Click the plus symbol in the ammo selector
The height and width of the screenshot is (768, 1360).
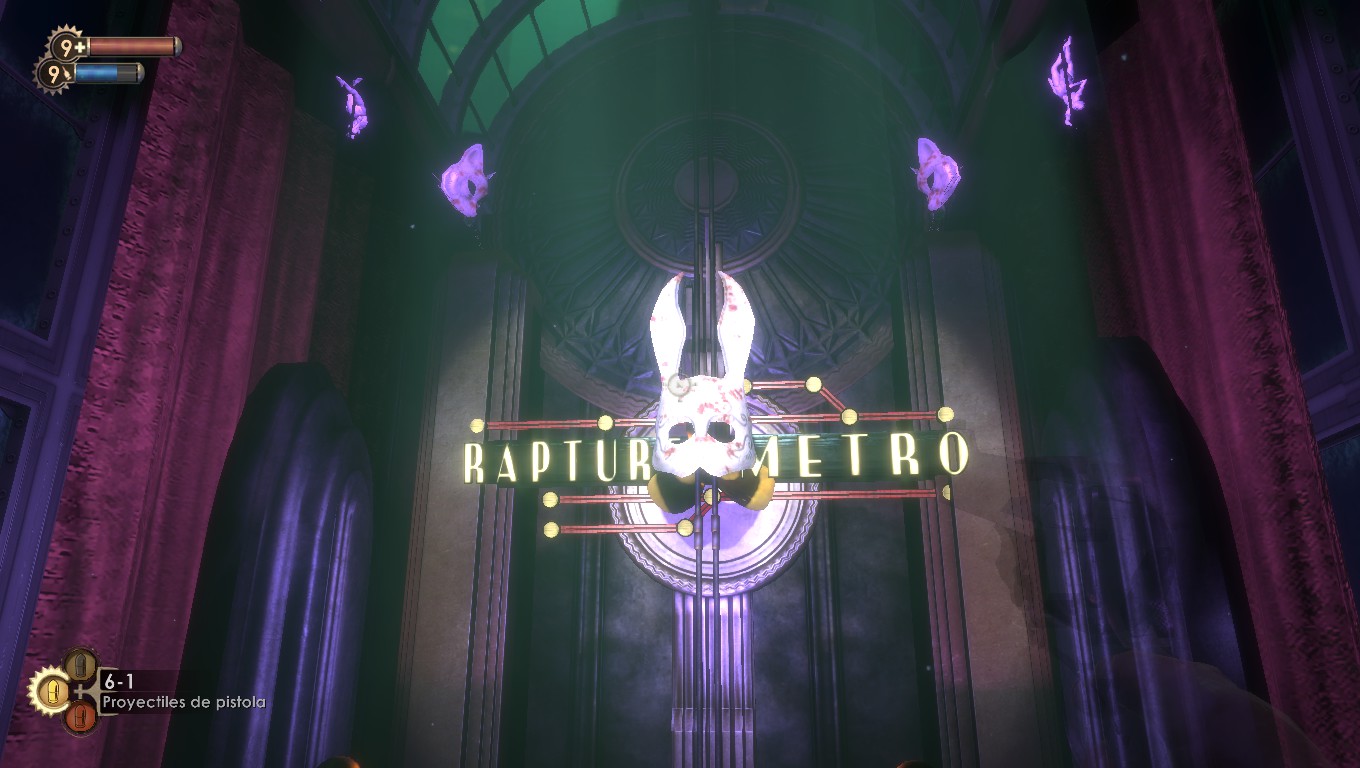81,691
